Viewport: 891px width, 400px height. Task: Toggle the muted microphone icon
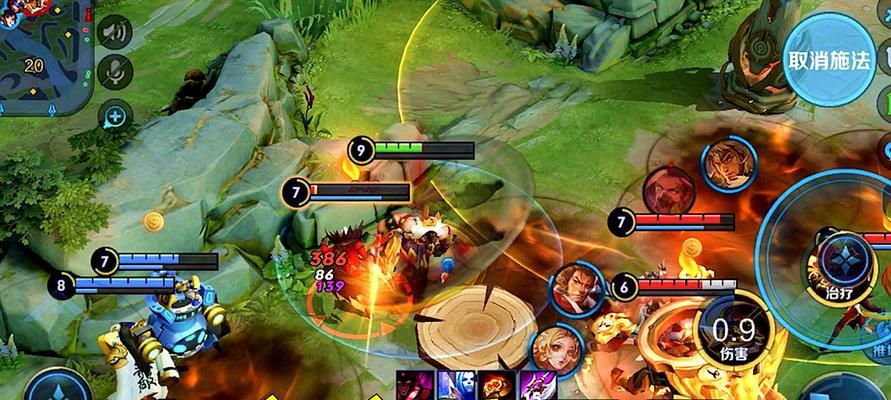(x=116, y=73)
